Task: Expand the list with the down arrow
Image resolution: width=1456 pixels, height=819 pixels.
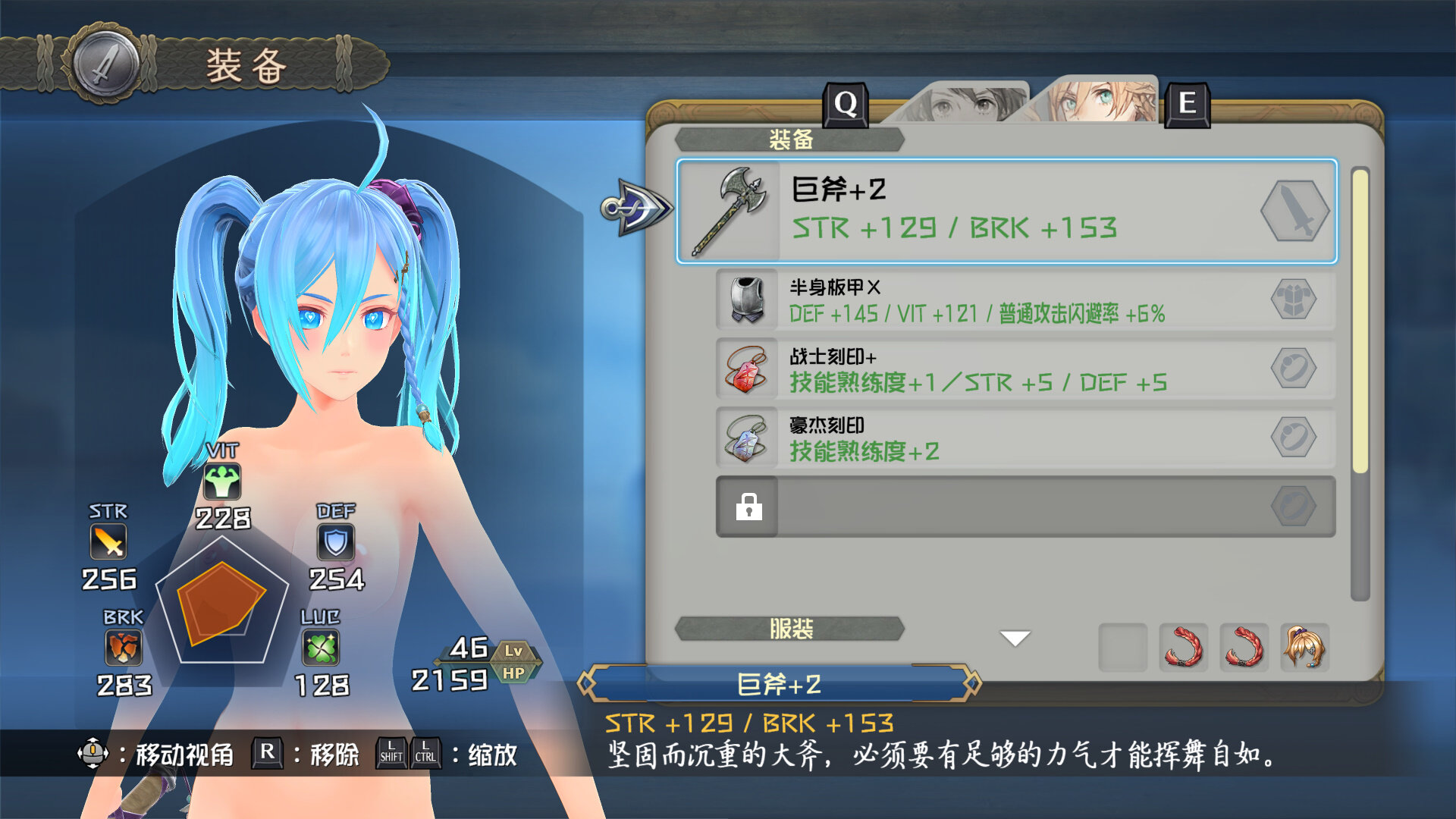Action: coord(1015,639)
